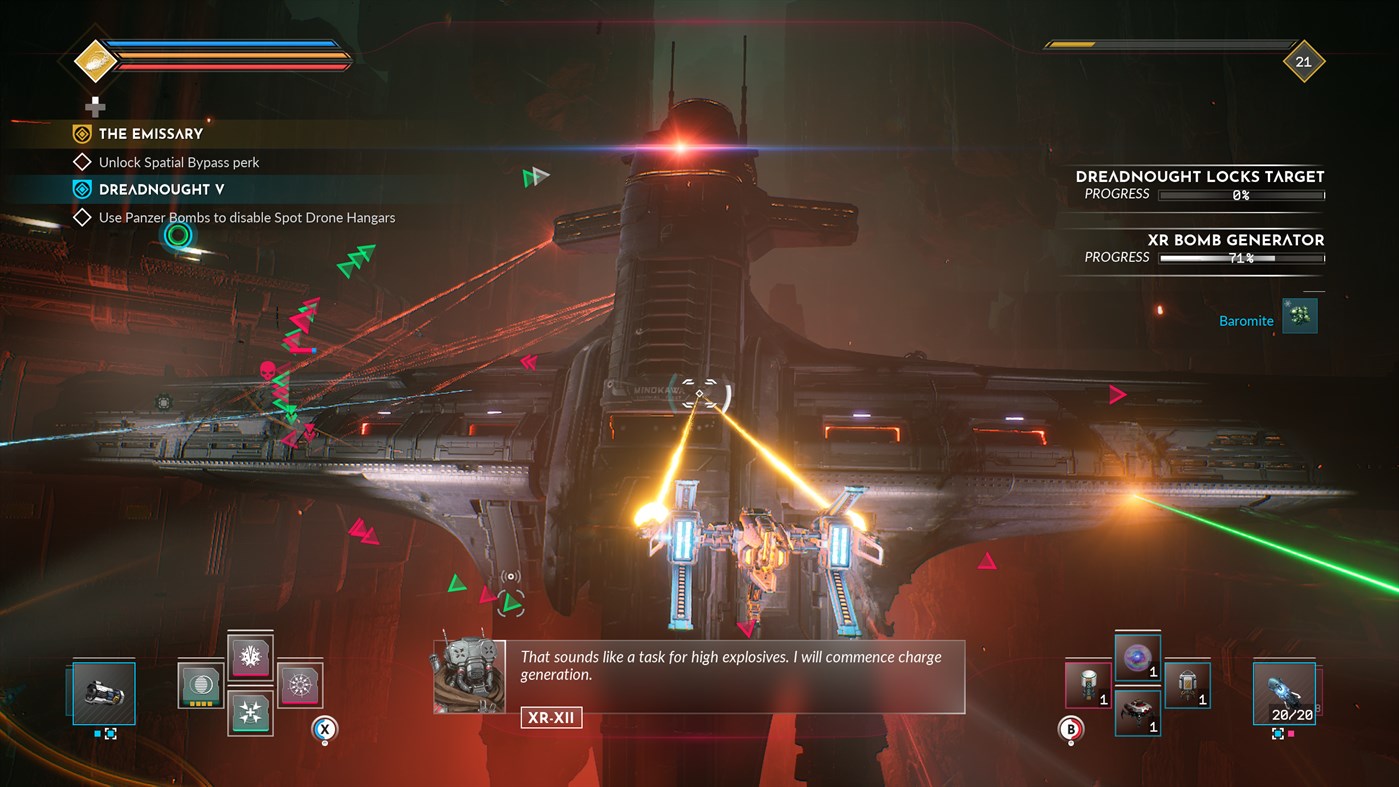Click the secondary missile ammo slot showing 20/20
The width and height of the screenshot is (1399, 787).
(1284, 692)
